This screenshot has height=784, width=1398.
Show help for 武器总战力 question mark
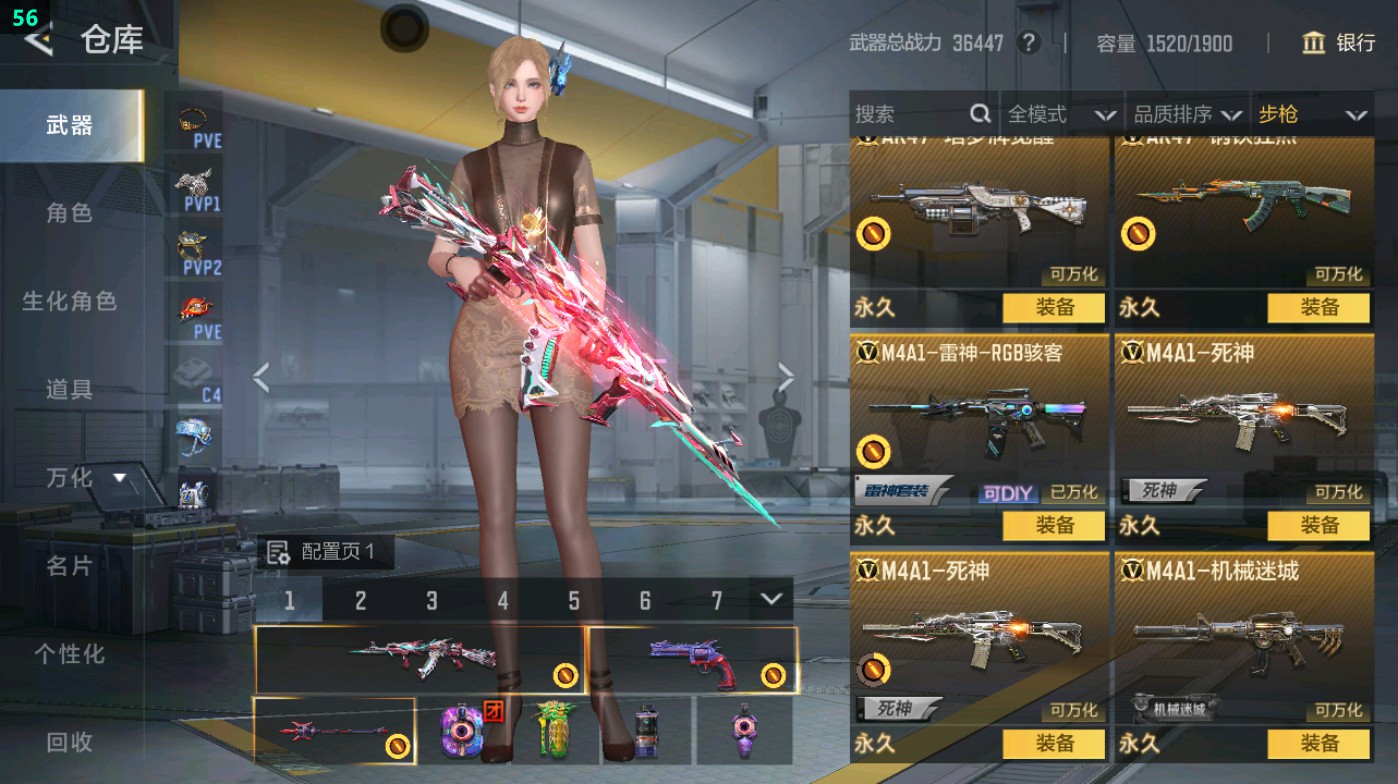point(1027,43)
